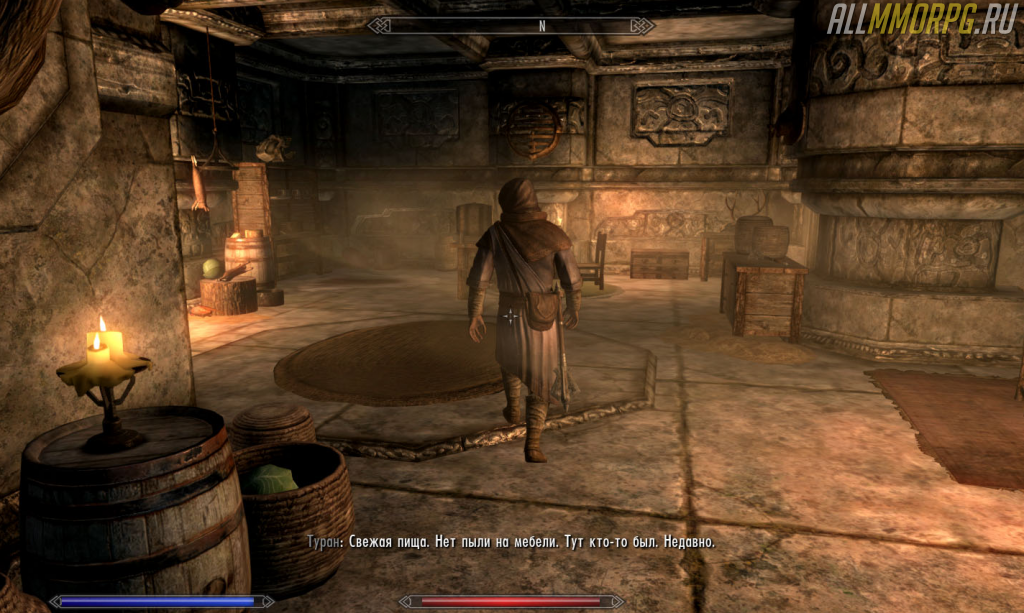Click the ALLMMORPG.RU watermark logo
This screenshot has width=1024, height=613.
[920, 20]
